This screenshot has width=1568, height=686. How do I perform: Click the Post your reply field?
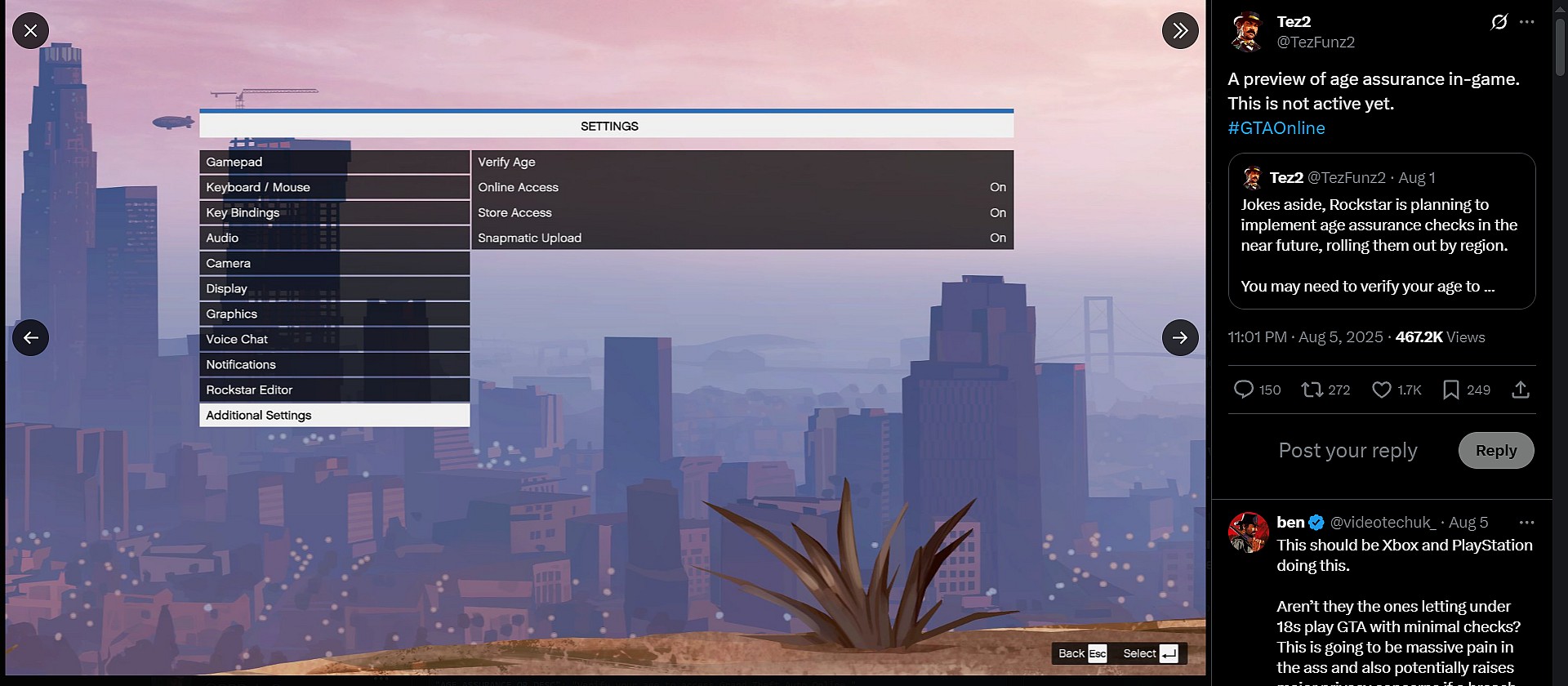[x=1347, y=450]
